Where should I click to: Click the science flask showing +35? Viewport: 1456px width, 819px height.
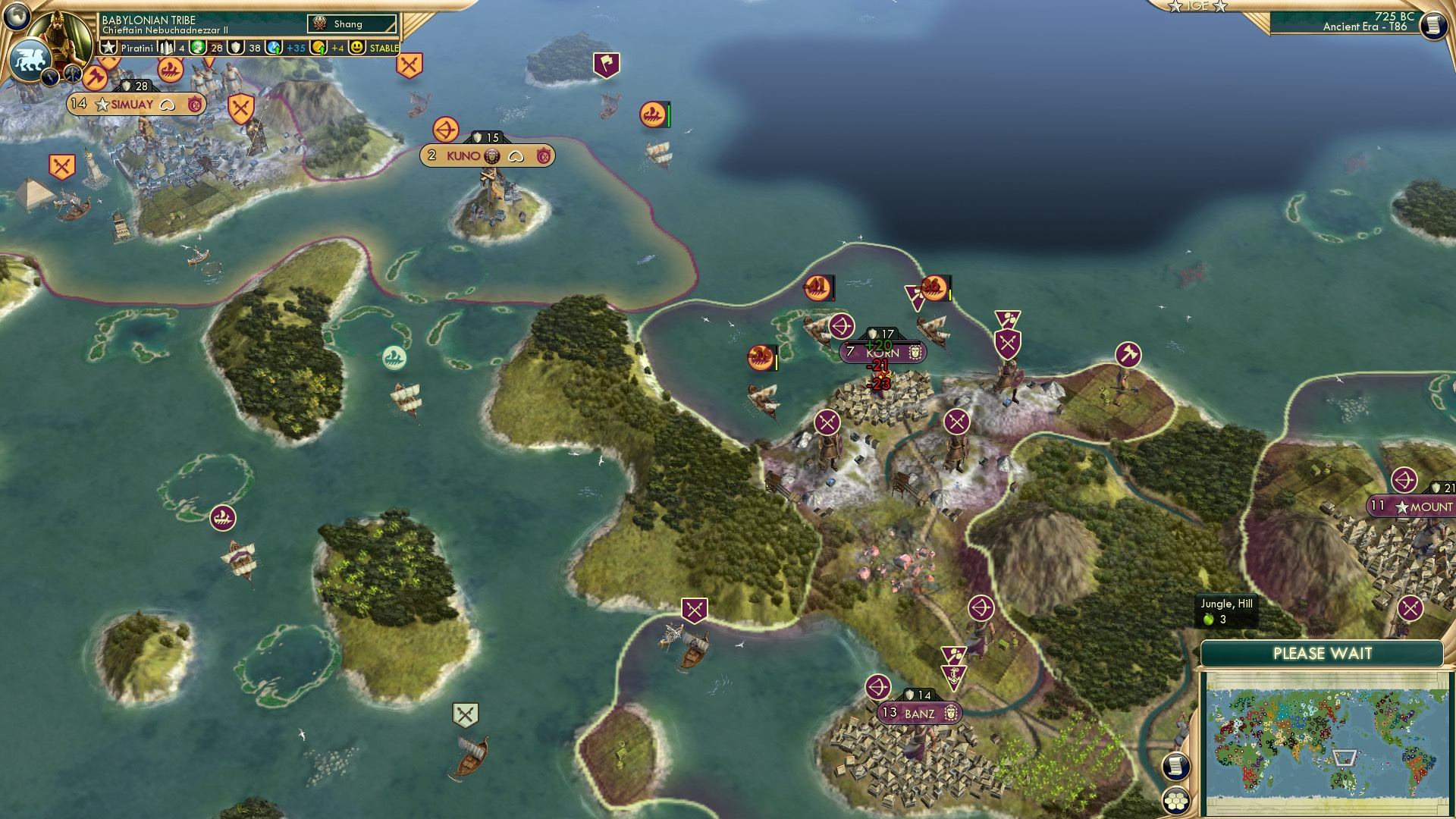coord(275,48)
